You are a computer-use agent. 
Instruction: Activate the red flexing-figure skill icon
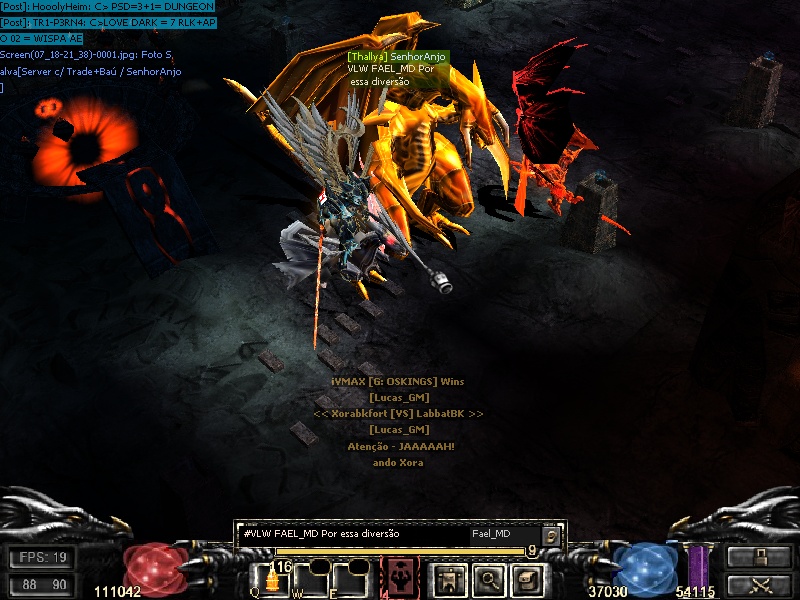pos(401,578)
